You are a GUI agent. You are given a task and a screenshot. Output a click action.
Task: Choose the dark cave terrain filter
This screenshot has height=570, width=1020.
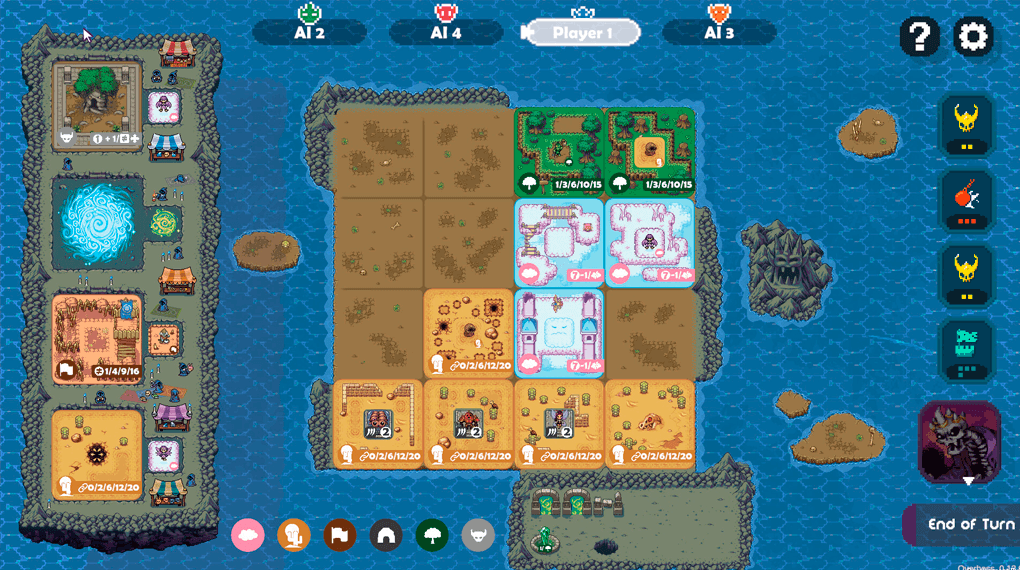386,535
